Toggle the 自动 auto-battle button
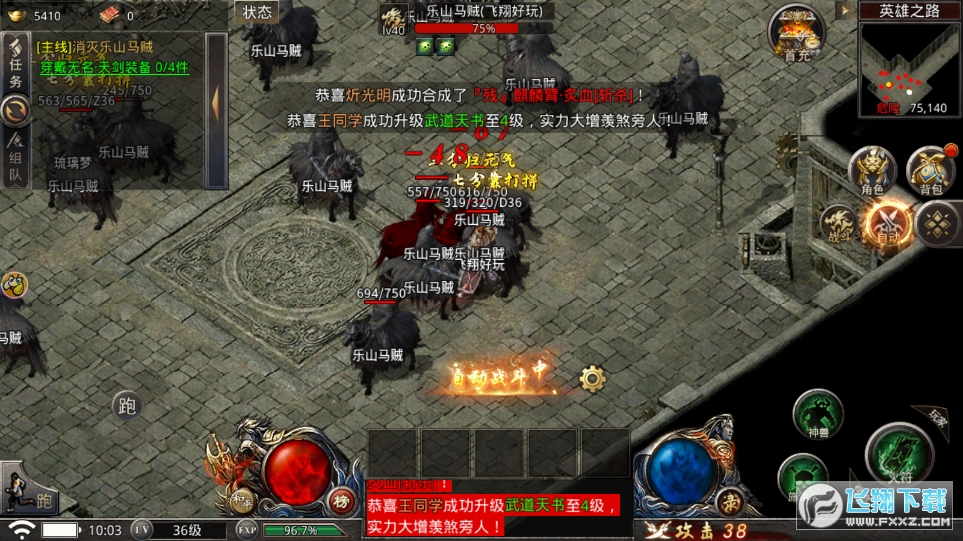Viewport: 963px width, 541px height. pyautogui.click(x=885, y=224)
